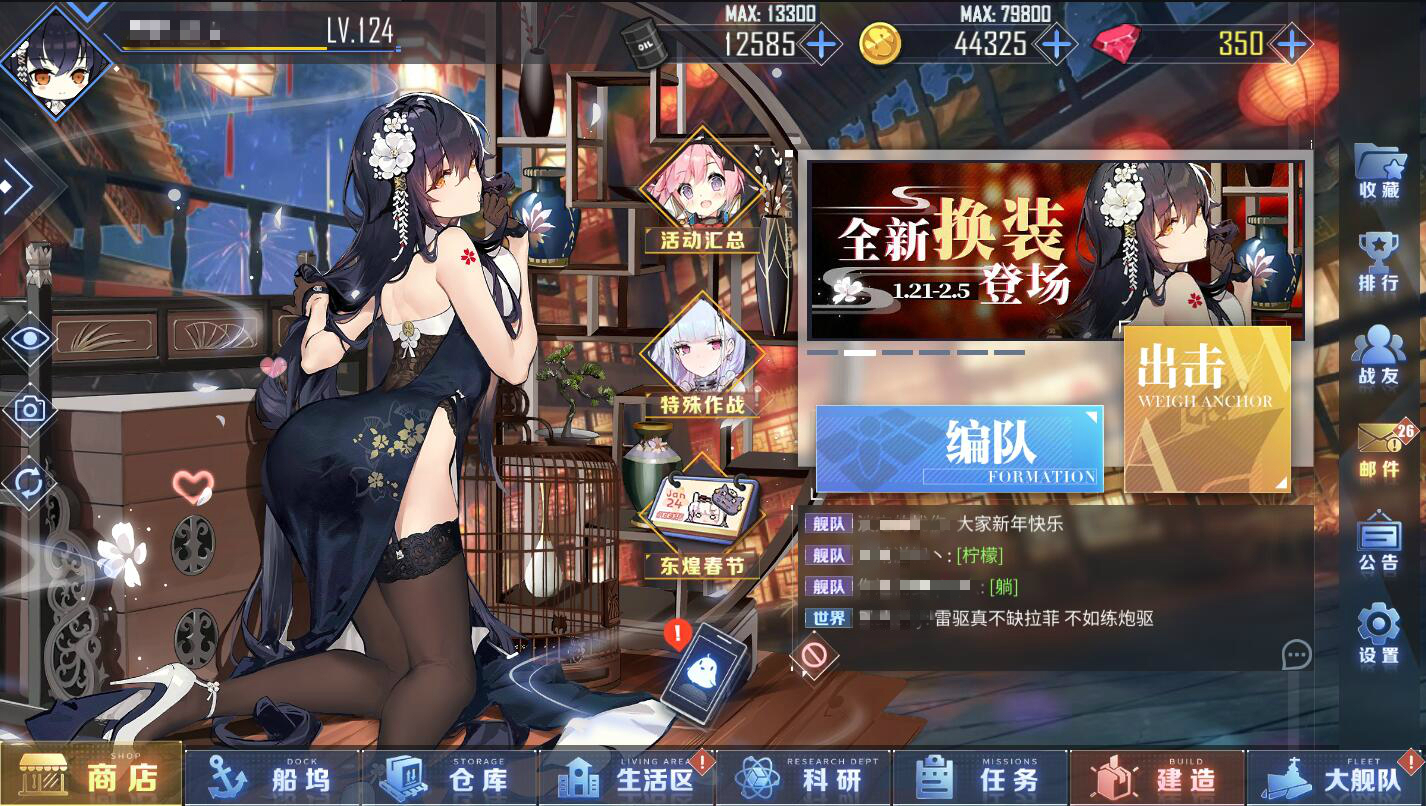Buy red gems with the plus button
This screenshot has width=1426, height=806.
1292,44
